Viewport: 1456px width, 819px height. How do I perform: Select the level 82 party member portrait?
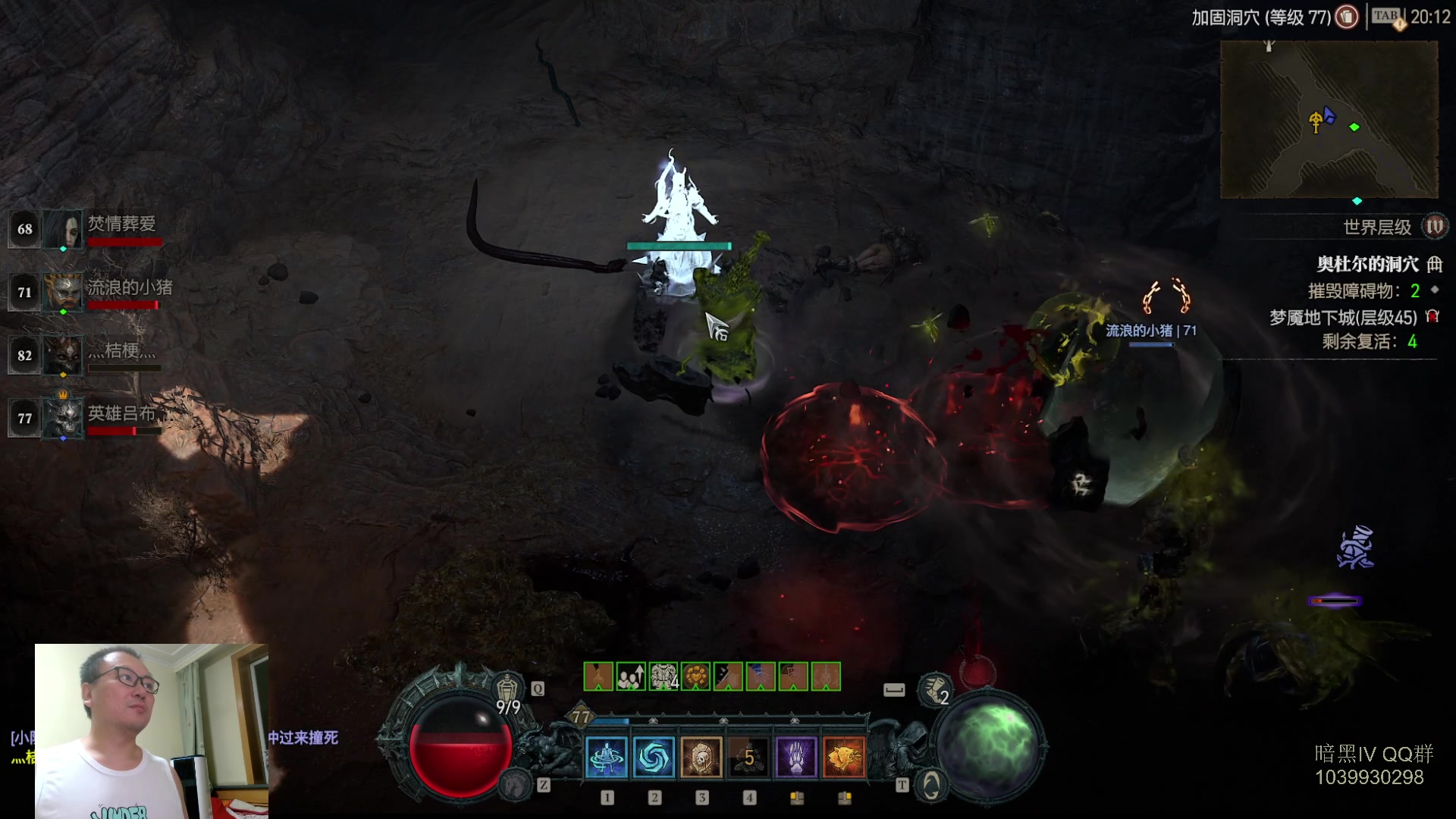(x=62, y=355)
